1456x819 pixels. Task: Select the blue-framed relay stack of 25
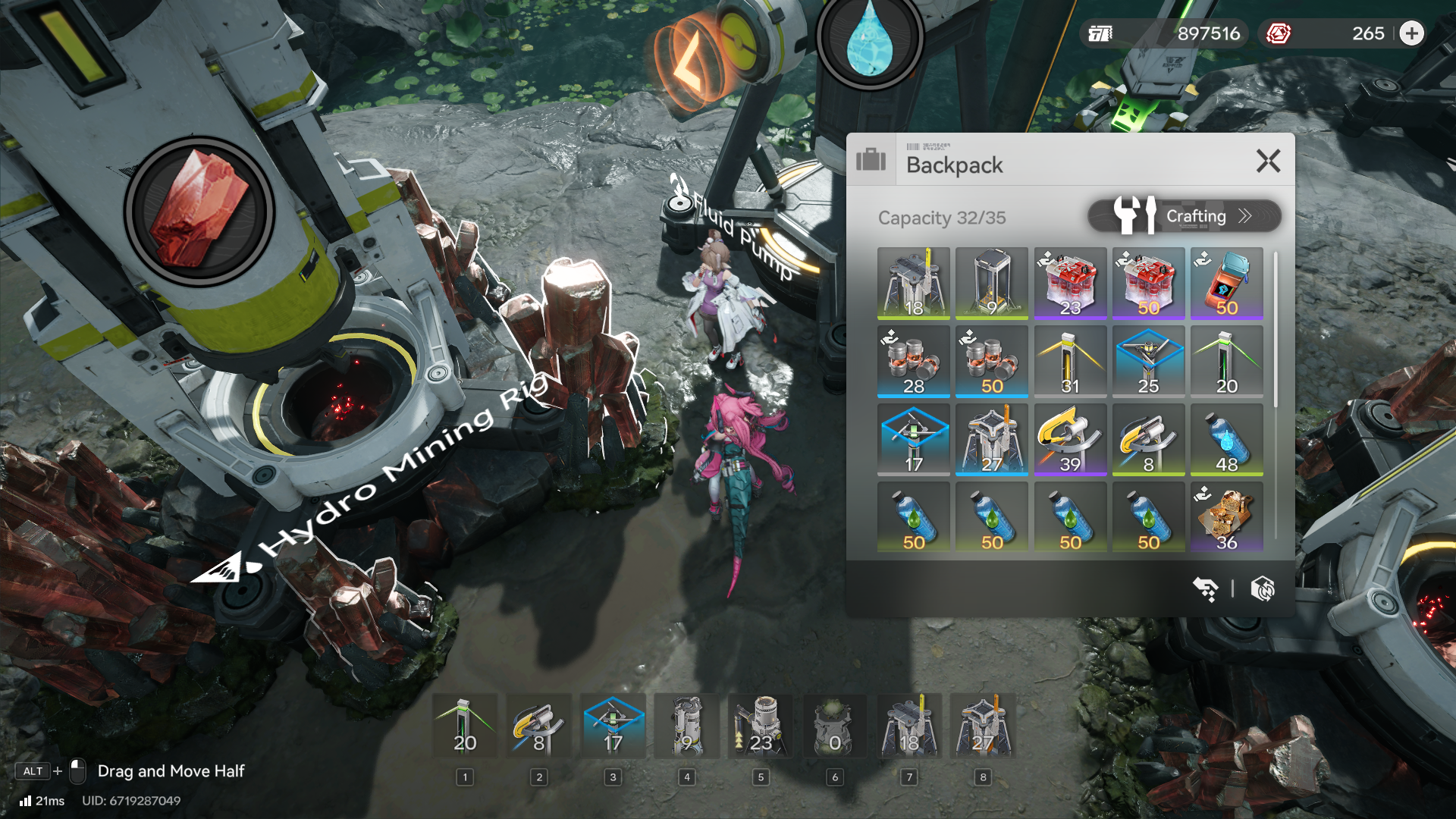tap(1148, 362)
